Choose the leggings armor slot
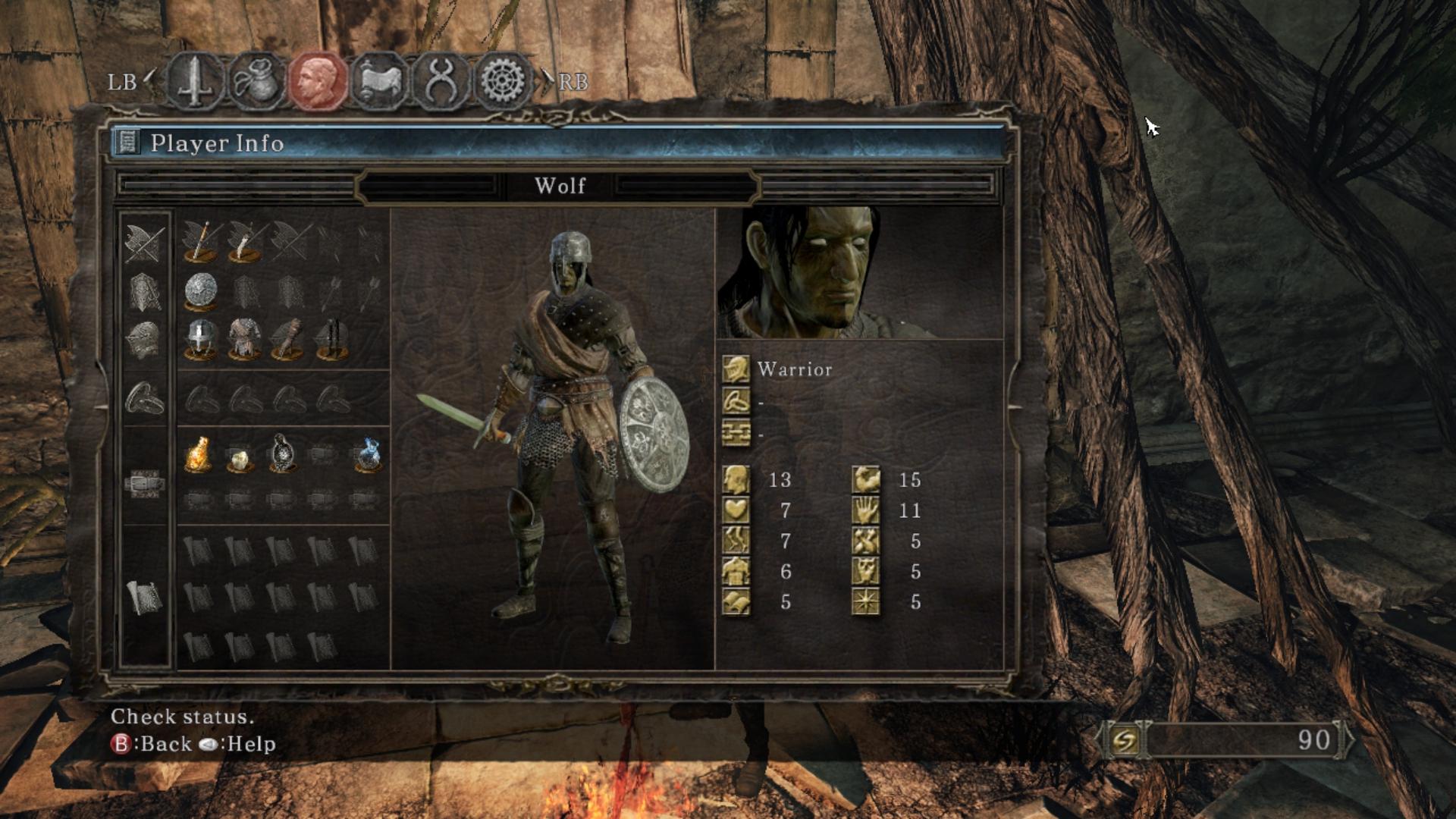 click(331, 338)
